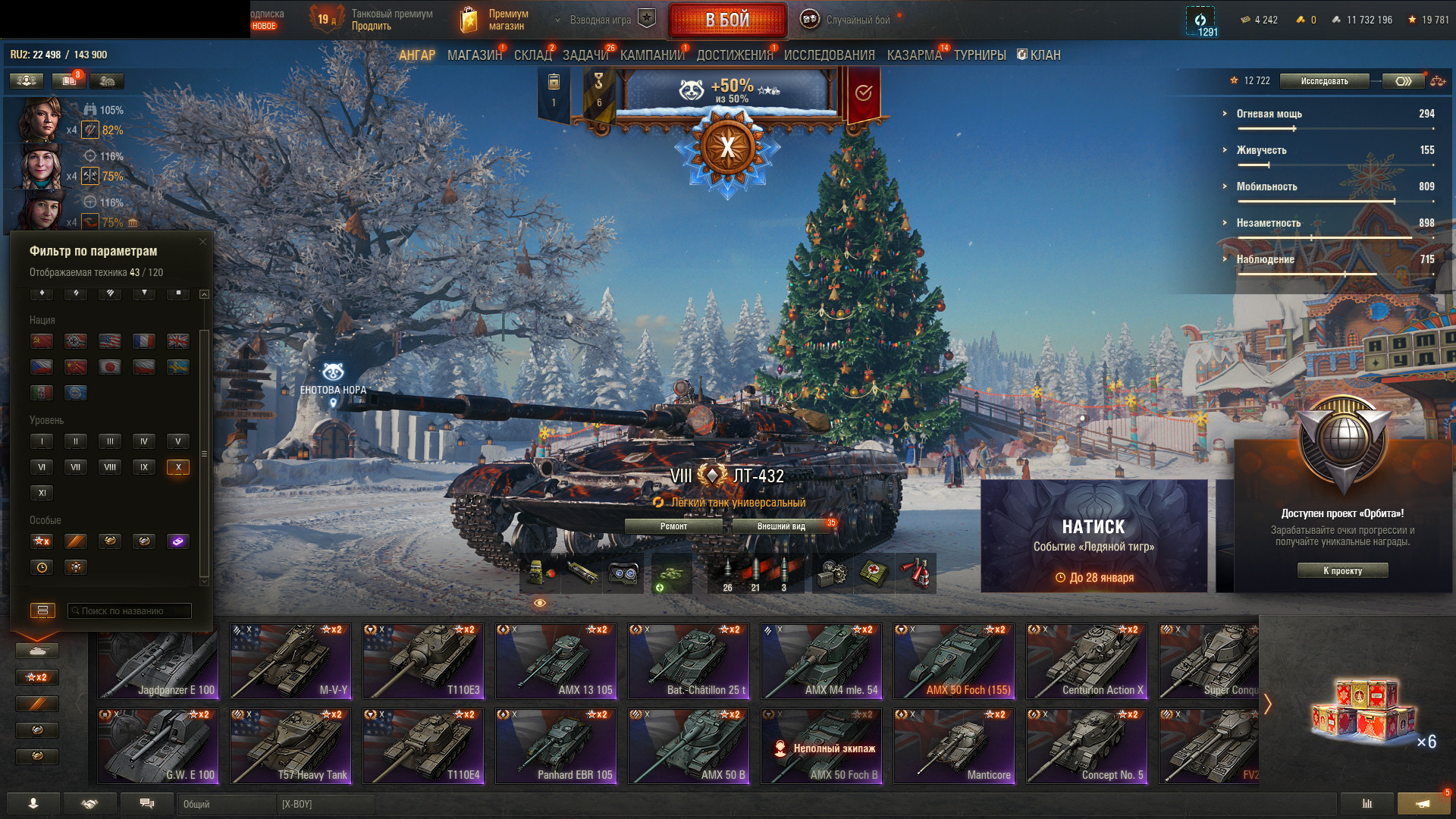Toggle the tier VIII filter

point(110,467)
